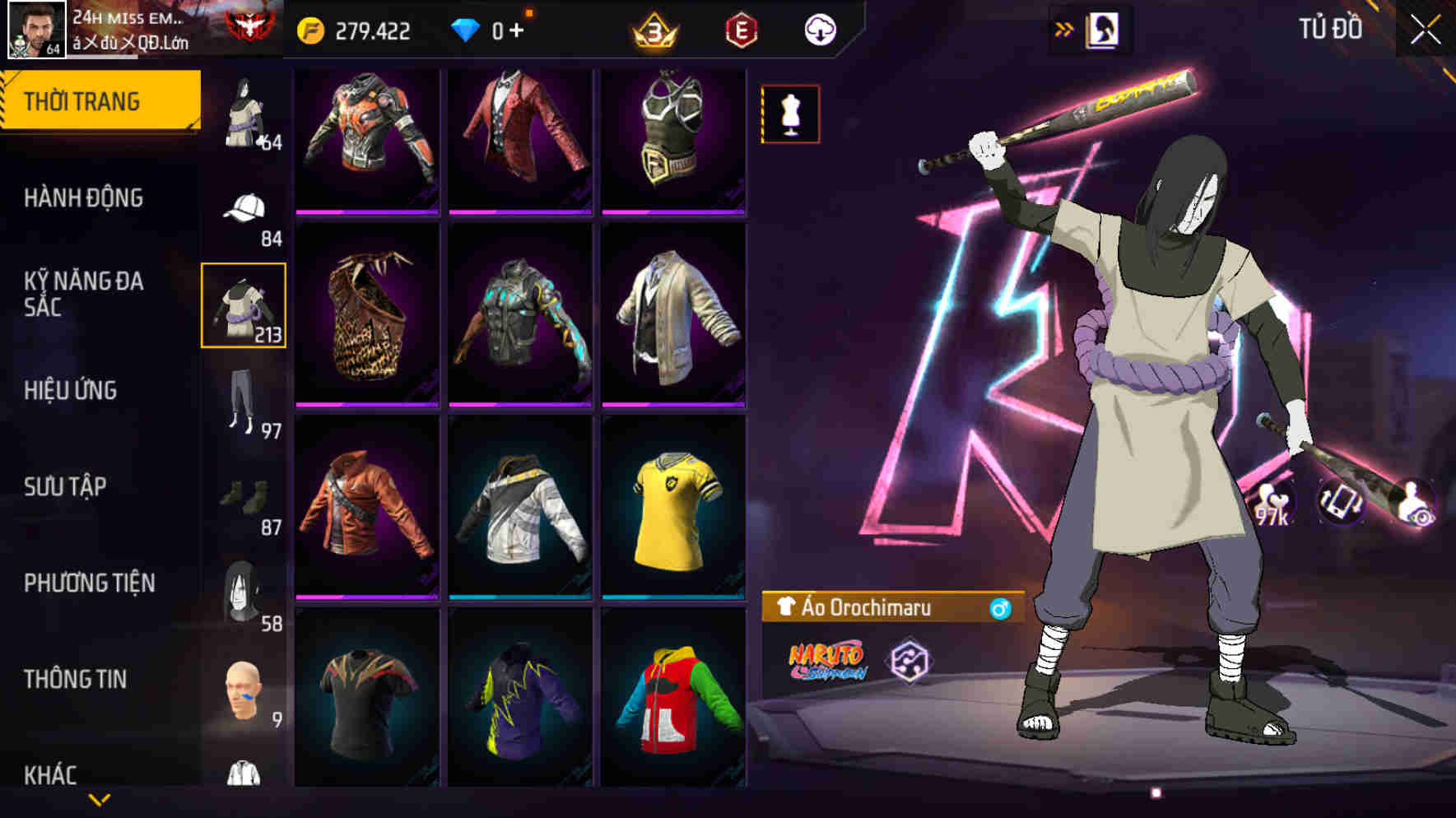Image resolution: width=1456 pixels, height=818 pixels.
Task: Open the cloud download icon in top bar
Action: 820,30
